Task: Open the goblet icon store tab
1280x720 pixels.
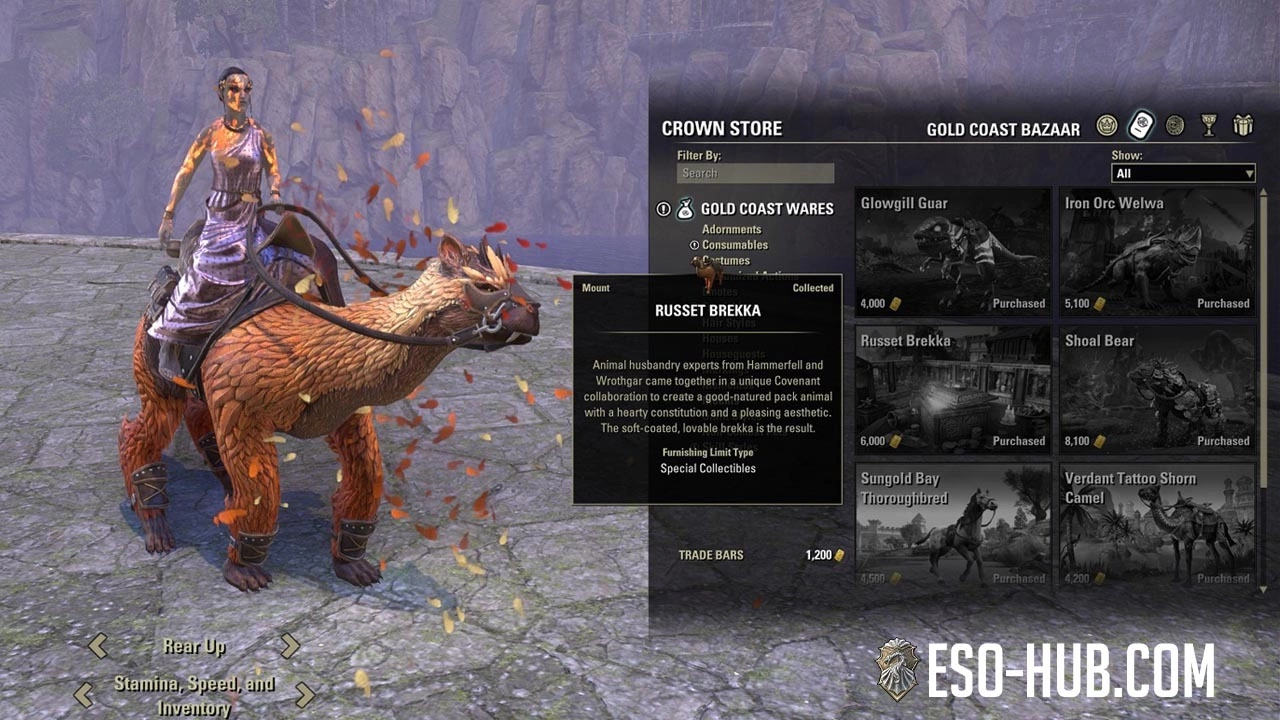Action: [x=1209, y=126]
